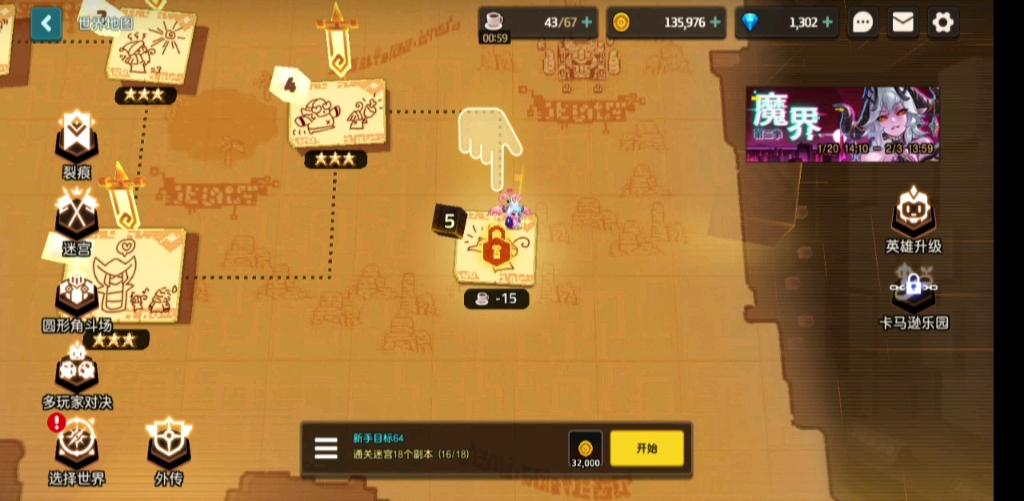
Task: Go back with the arrow button
Action: (46, 23)
